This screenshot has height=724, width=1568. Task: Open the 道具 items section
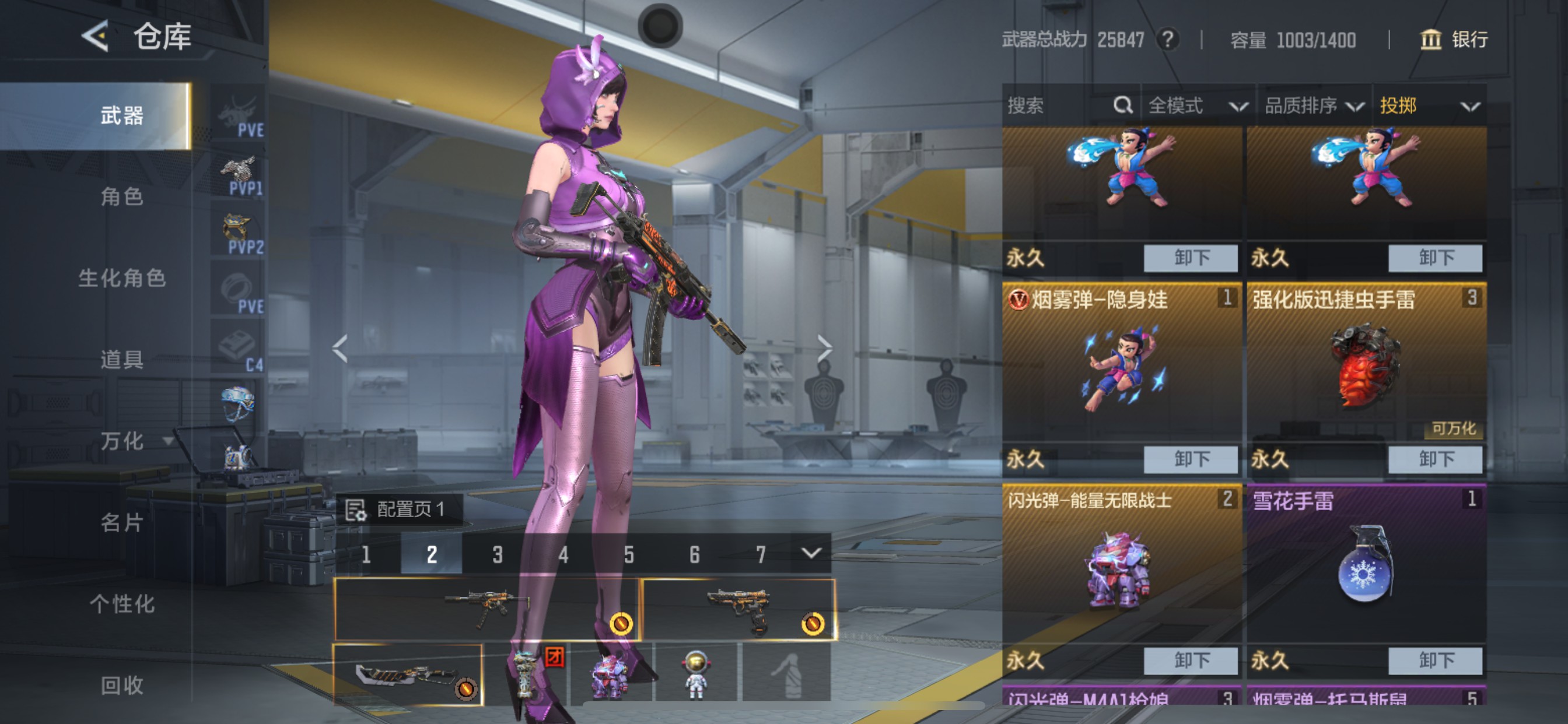tap(122, 360)
